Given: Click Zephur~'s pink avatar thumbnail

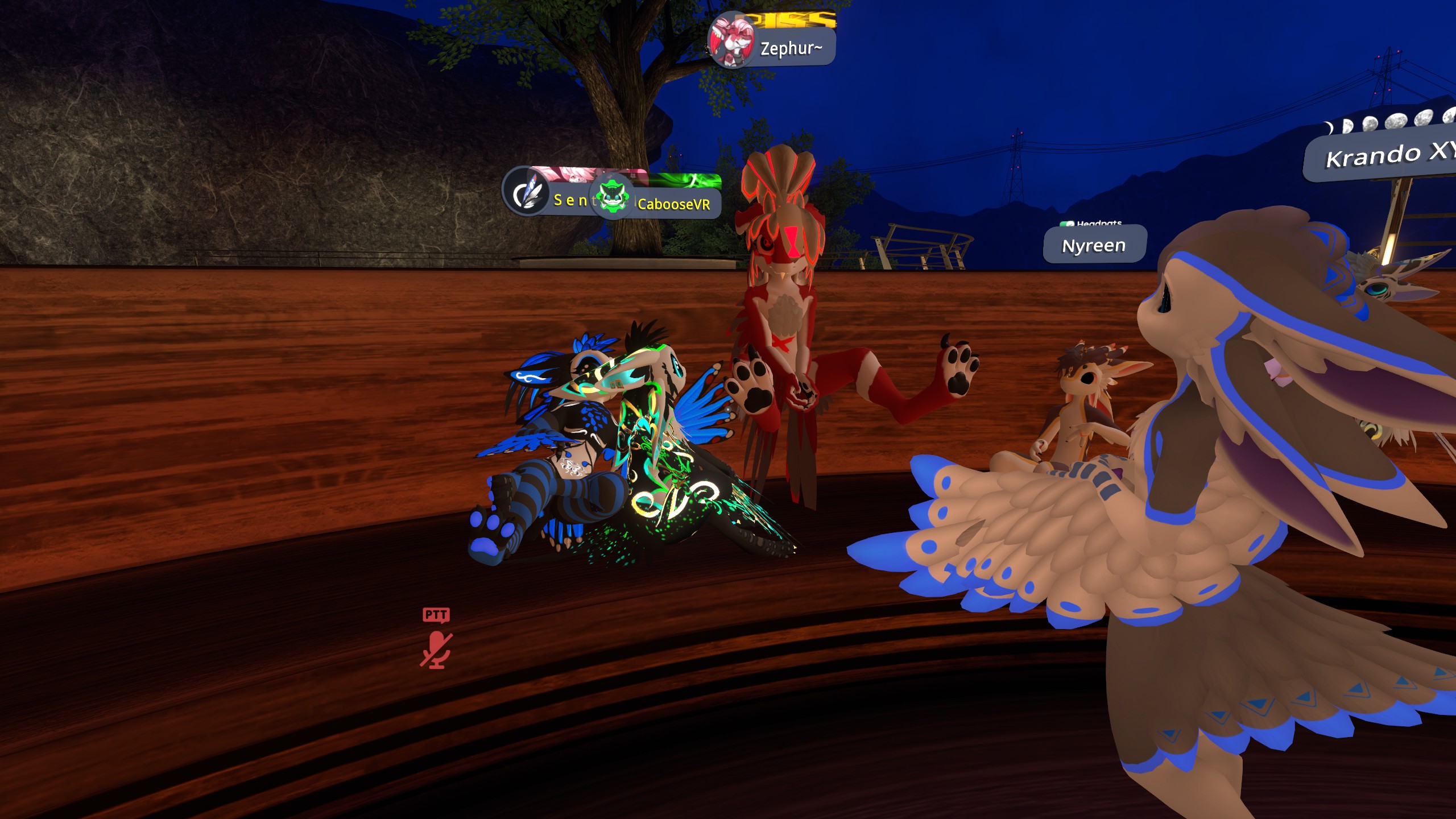Looking at the screenshot, I should click(731, 41).
